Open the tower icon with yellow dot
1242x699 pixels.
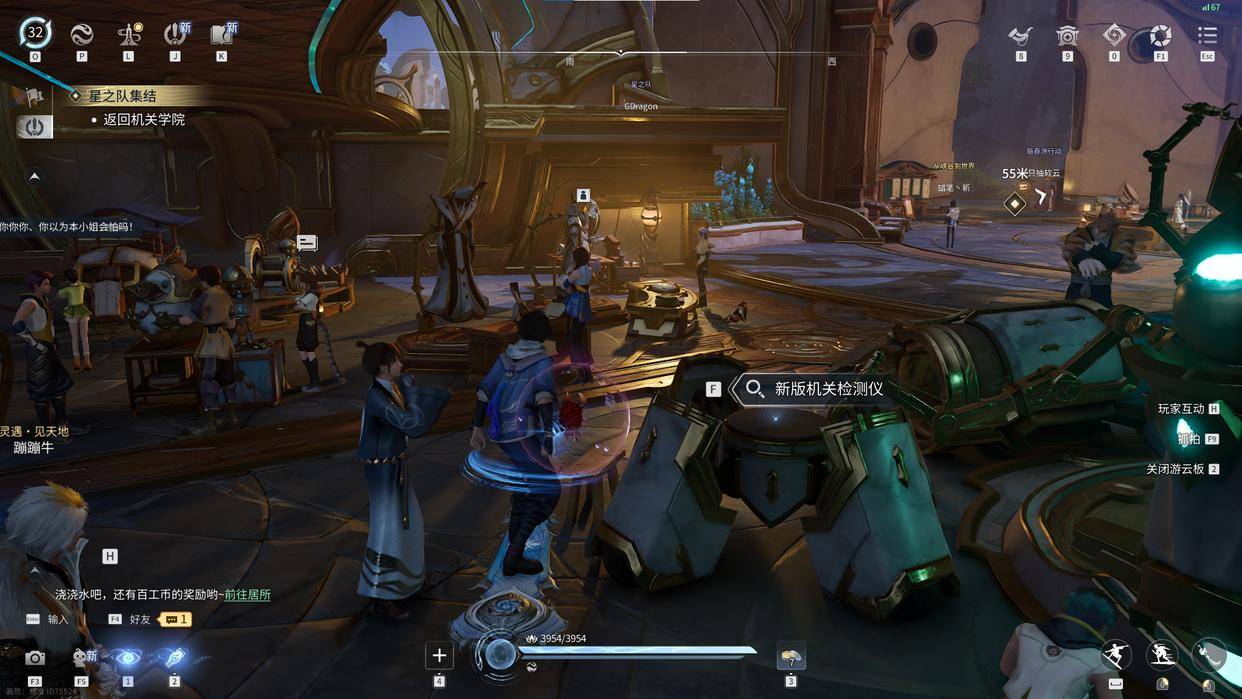tap(128, 35)
